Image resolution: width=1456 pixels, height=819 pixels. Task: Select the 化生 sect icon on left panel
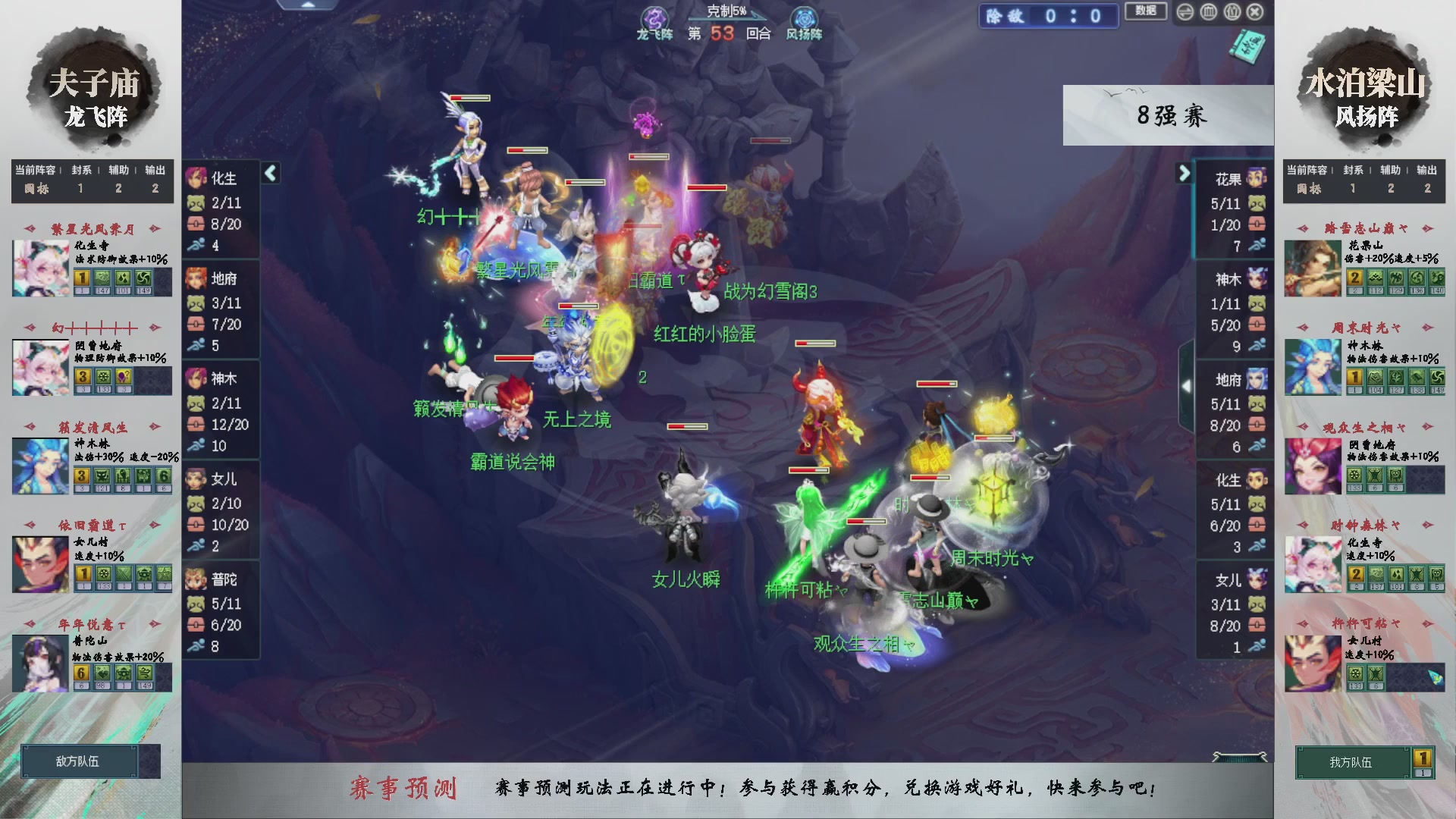click(197, 179)
